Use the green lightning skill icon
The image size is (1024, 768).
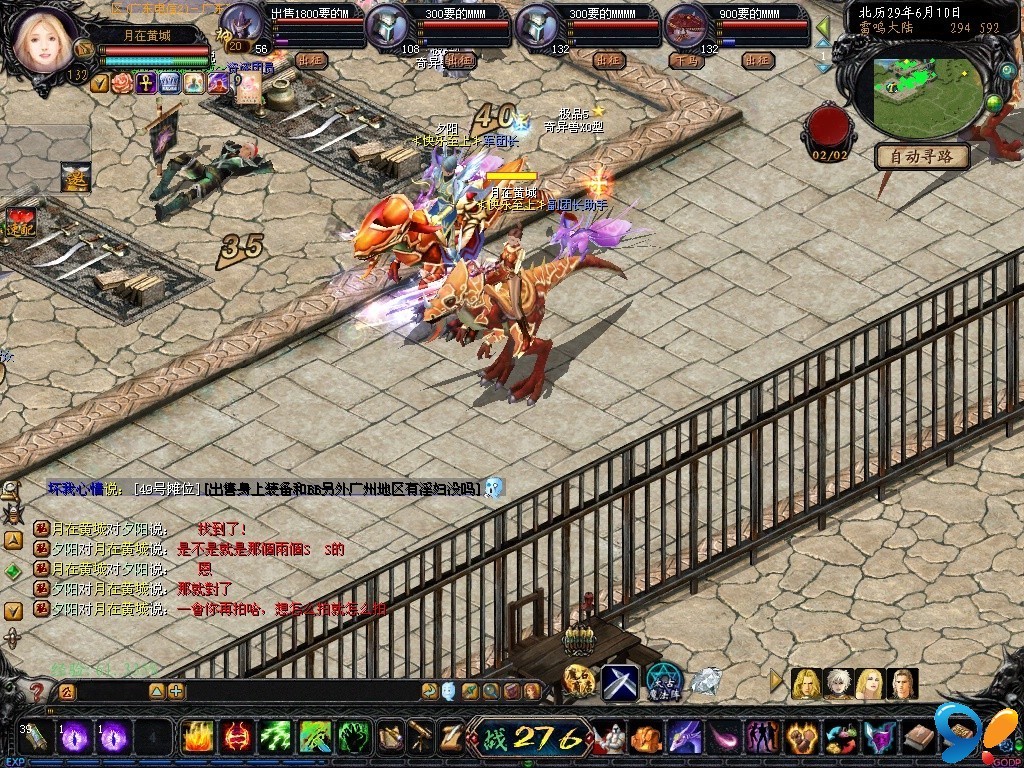(276, 738)
